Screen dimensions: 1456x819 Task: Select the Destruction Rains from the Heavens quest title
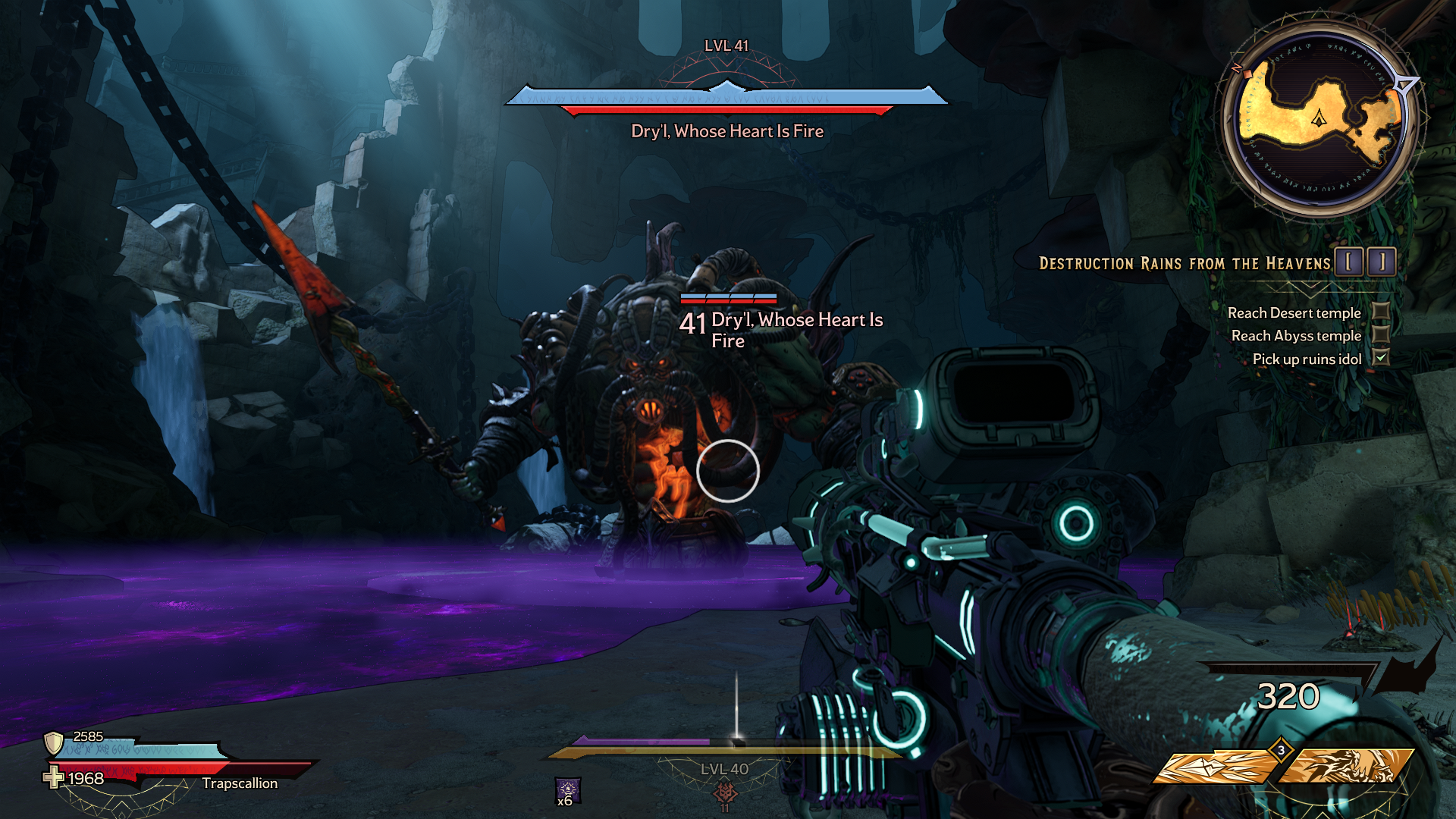click(x=1184, y=264)
